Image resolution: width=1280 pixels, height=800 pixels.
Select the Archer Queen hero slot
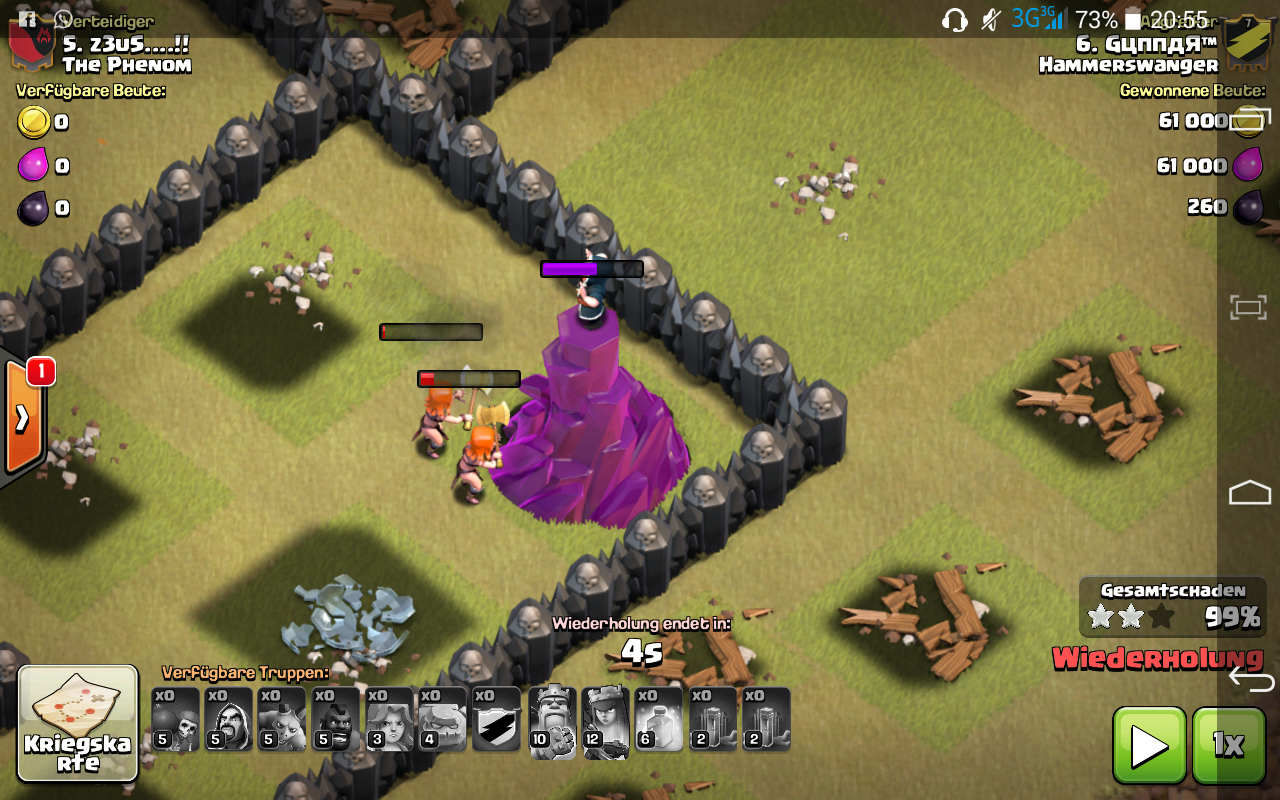click(x=605, y=721)
